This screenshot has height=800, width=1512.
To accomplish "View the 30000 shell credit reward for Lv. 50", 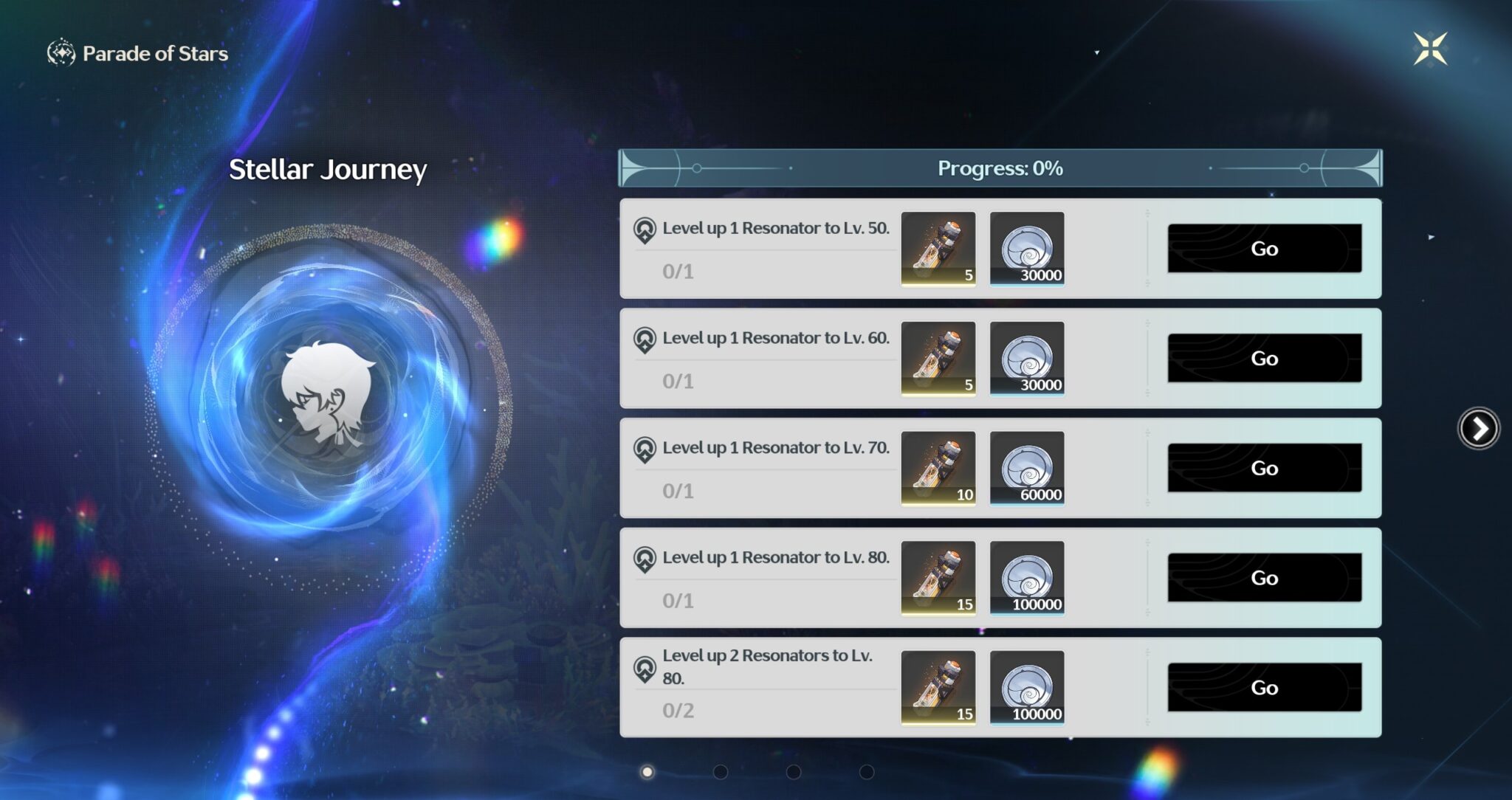I will coord(1027,249).
